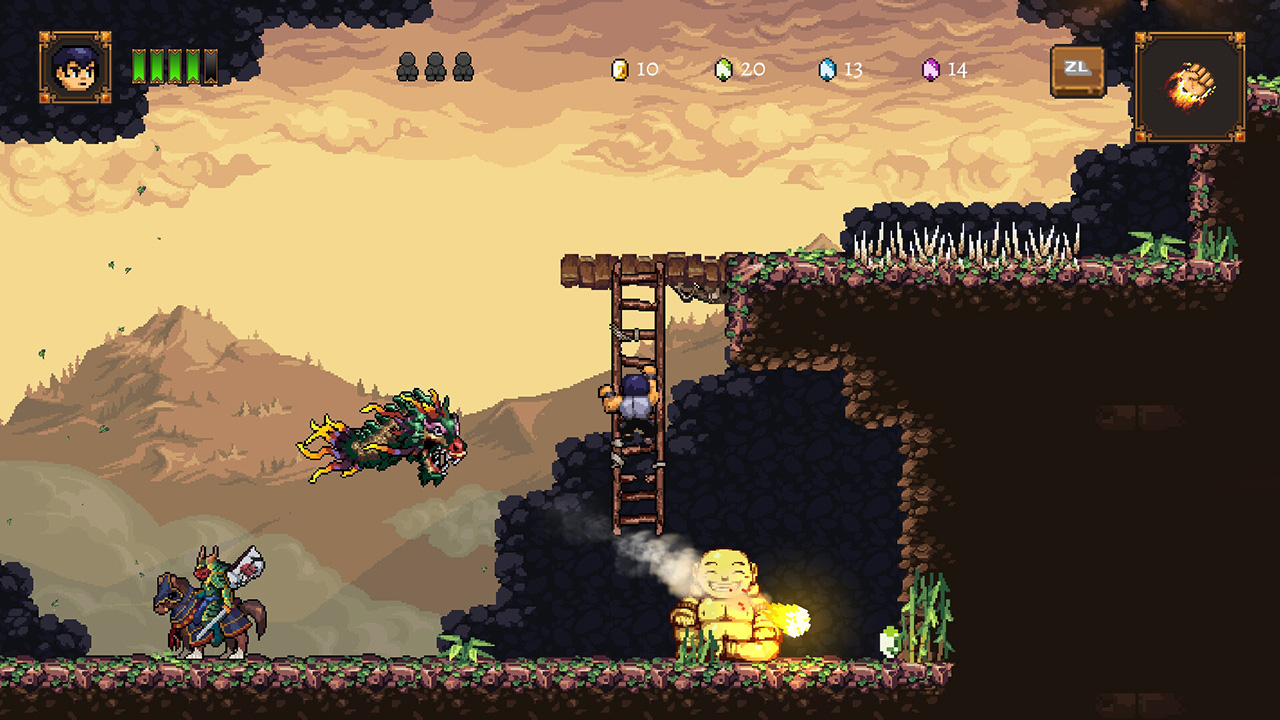The height and width of the screenshot is (720, 1280).
Task: Click the glowing orb beside the Buddha
Action: point(798,618)
